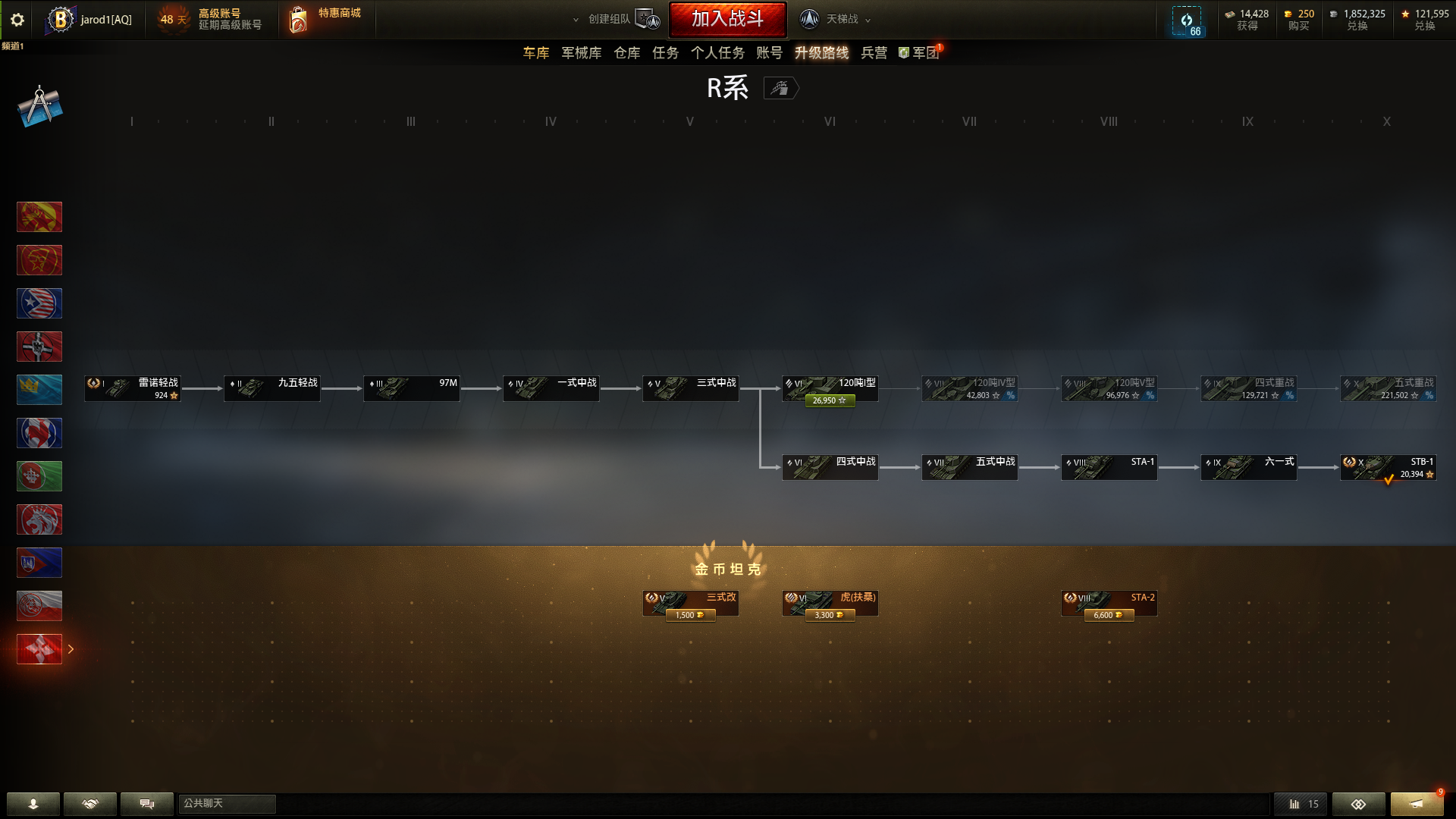Select the 120吨I型 tier VI tank

[x=830, y=389]
